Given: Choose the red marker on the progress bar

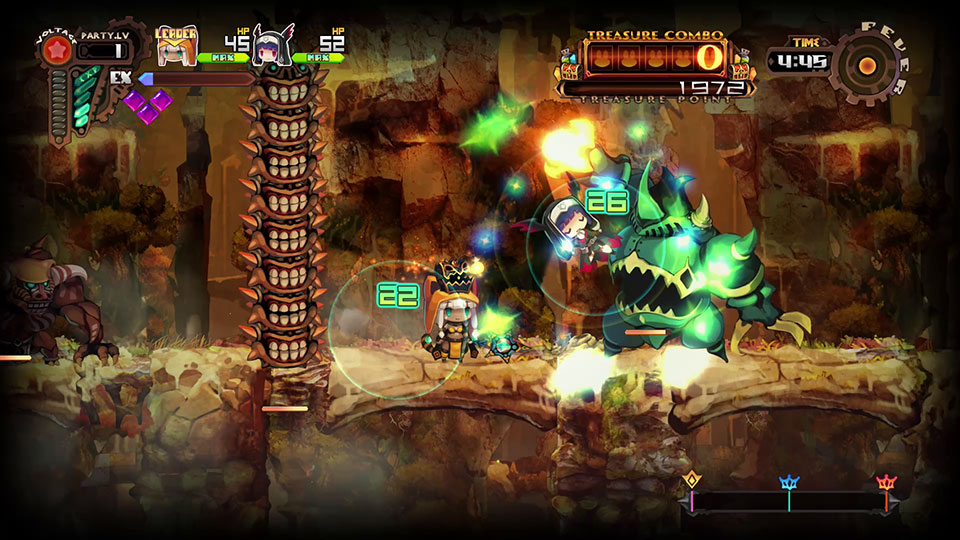Looking at the screenshot, I should 885,484.
